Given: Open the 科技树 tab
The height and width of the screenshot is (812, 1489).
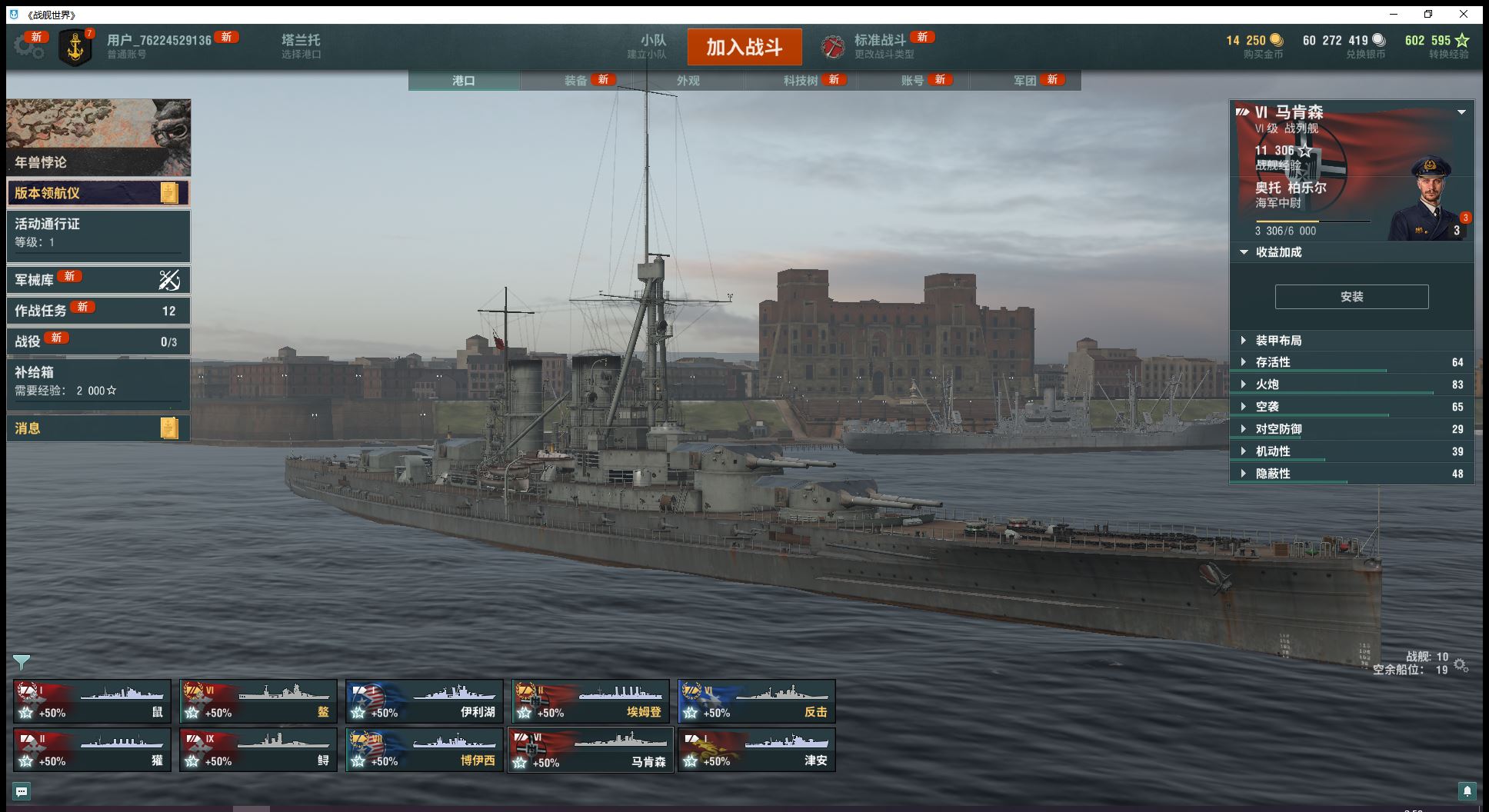Looking at the screenshot, I should click(x=801, y=81).
